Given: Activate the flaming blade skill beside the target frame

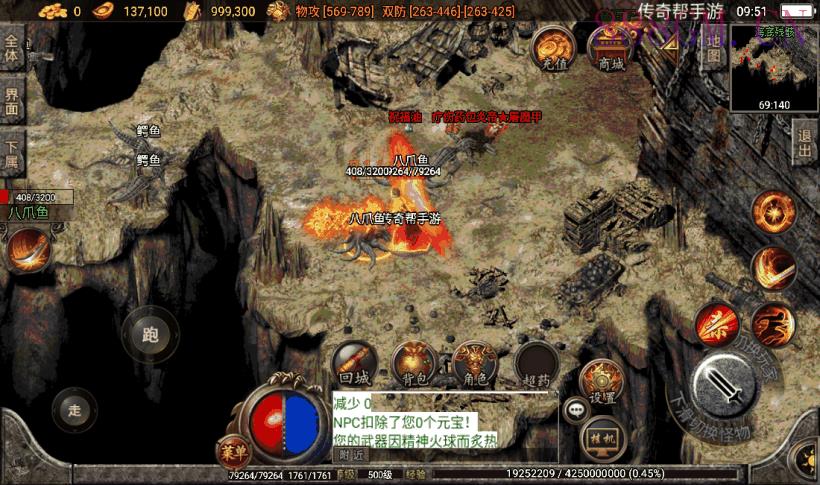Looking at the screenshot, I should click(28, 249).
